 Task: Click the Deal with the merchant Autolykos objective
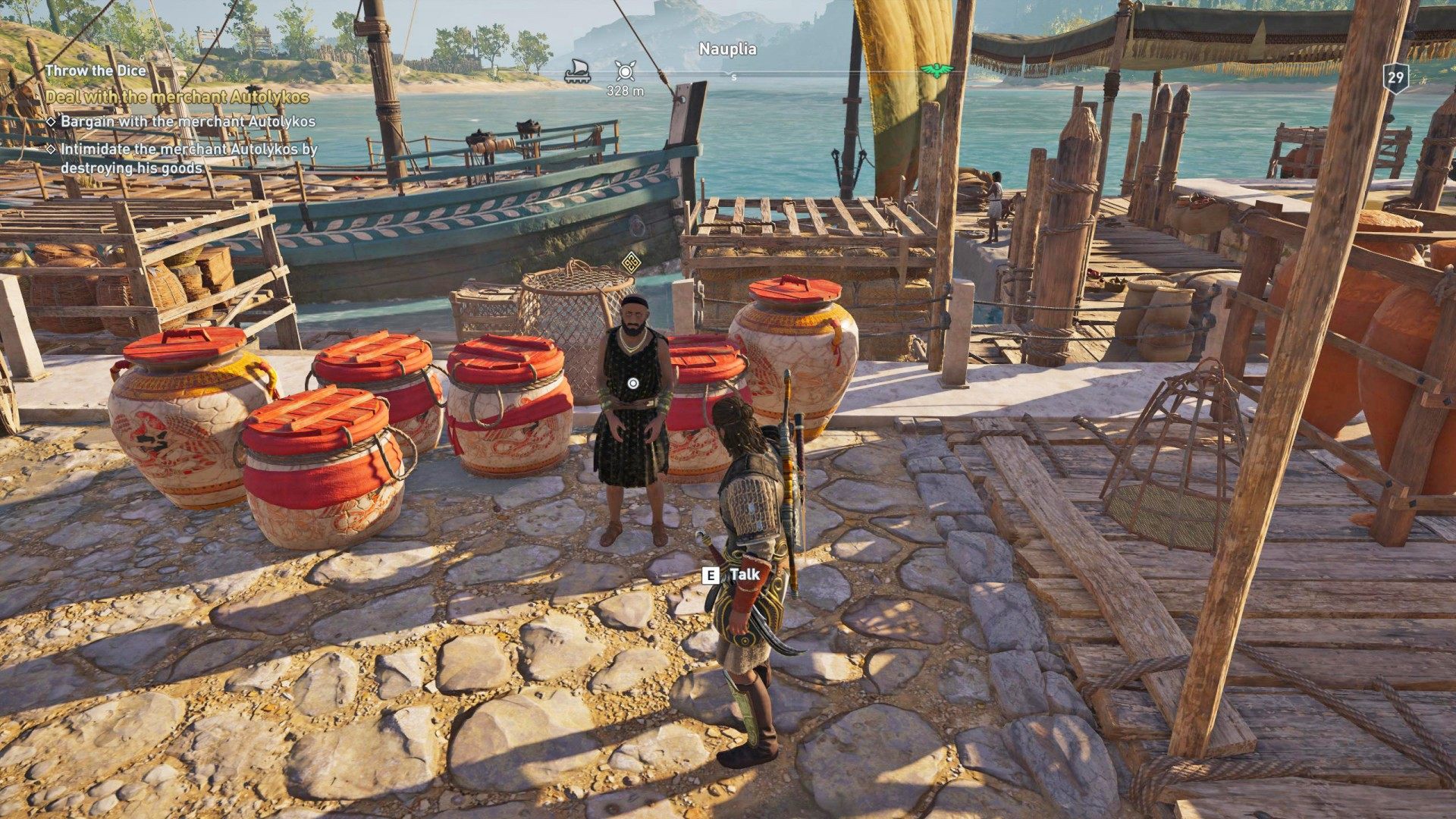click(177, 97)
